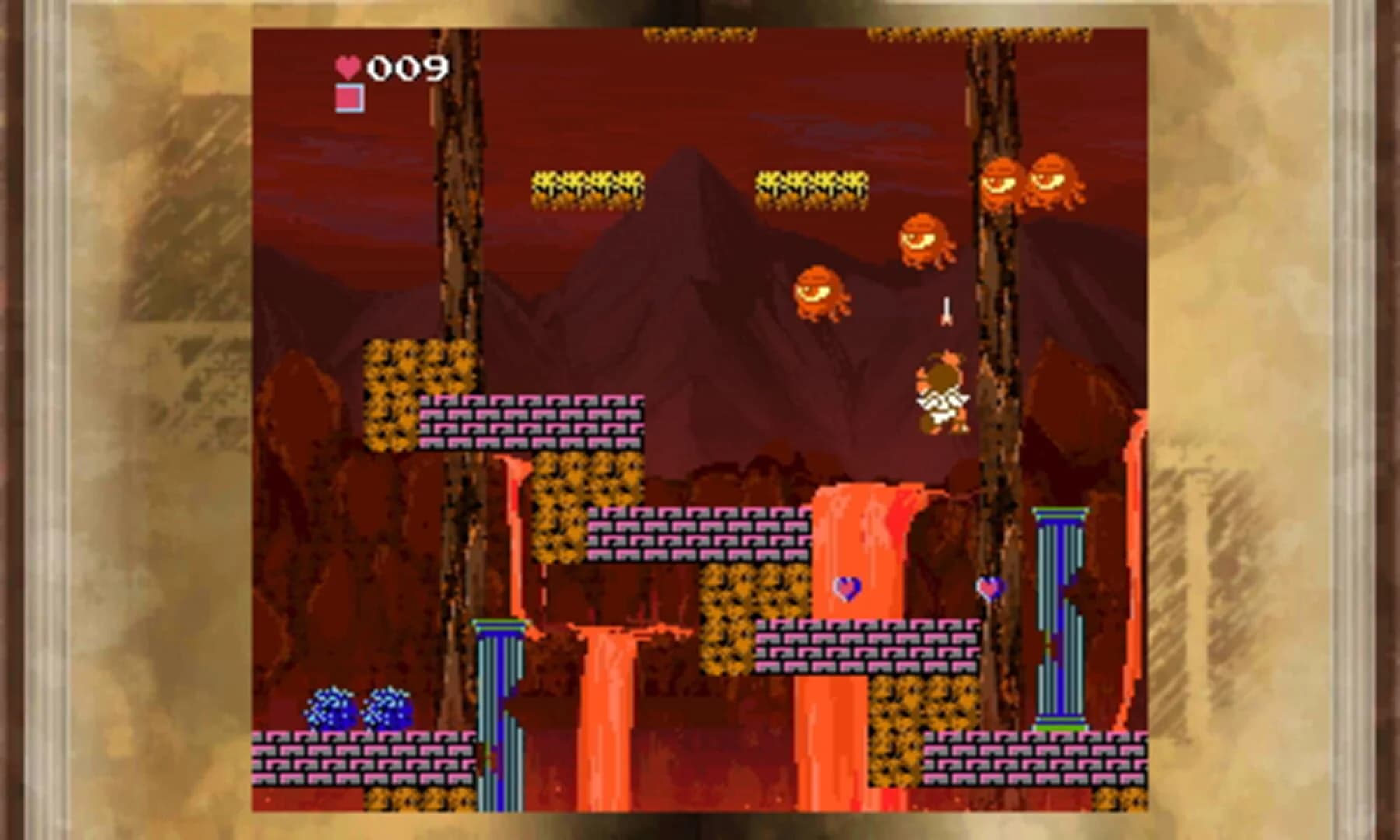This screenshot has height=840, width=1400.
Task: Select the pink square item icon below the heart
Action: coord(349,96)
